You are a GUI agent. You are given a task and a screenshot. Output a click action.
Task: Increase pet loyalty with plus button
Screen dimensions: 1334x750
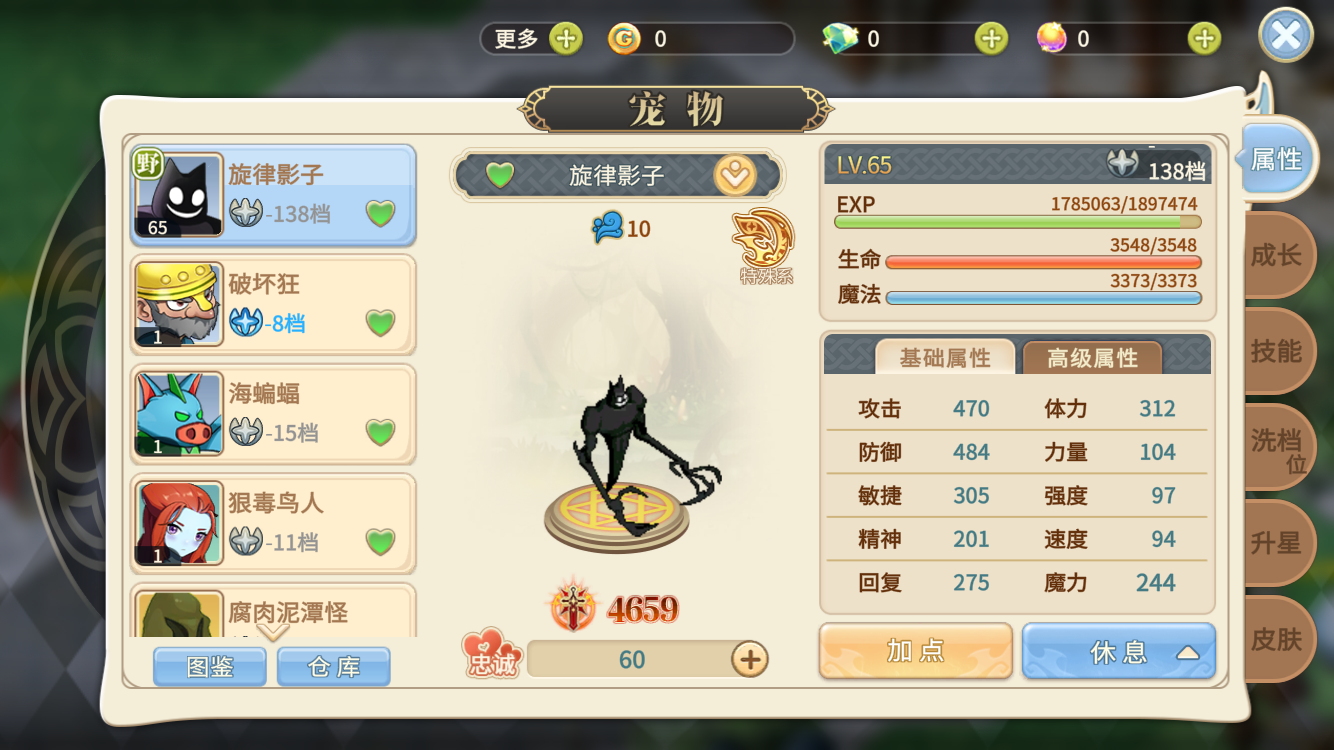pyautogui.click(x=749, y=659)
